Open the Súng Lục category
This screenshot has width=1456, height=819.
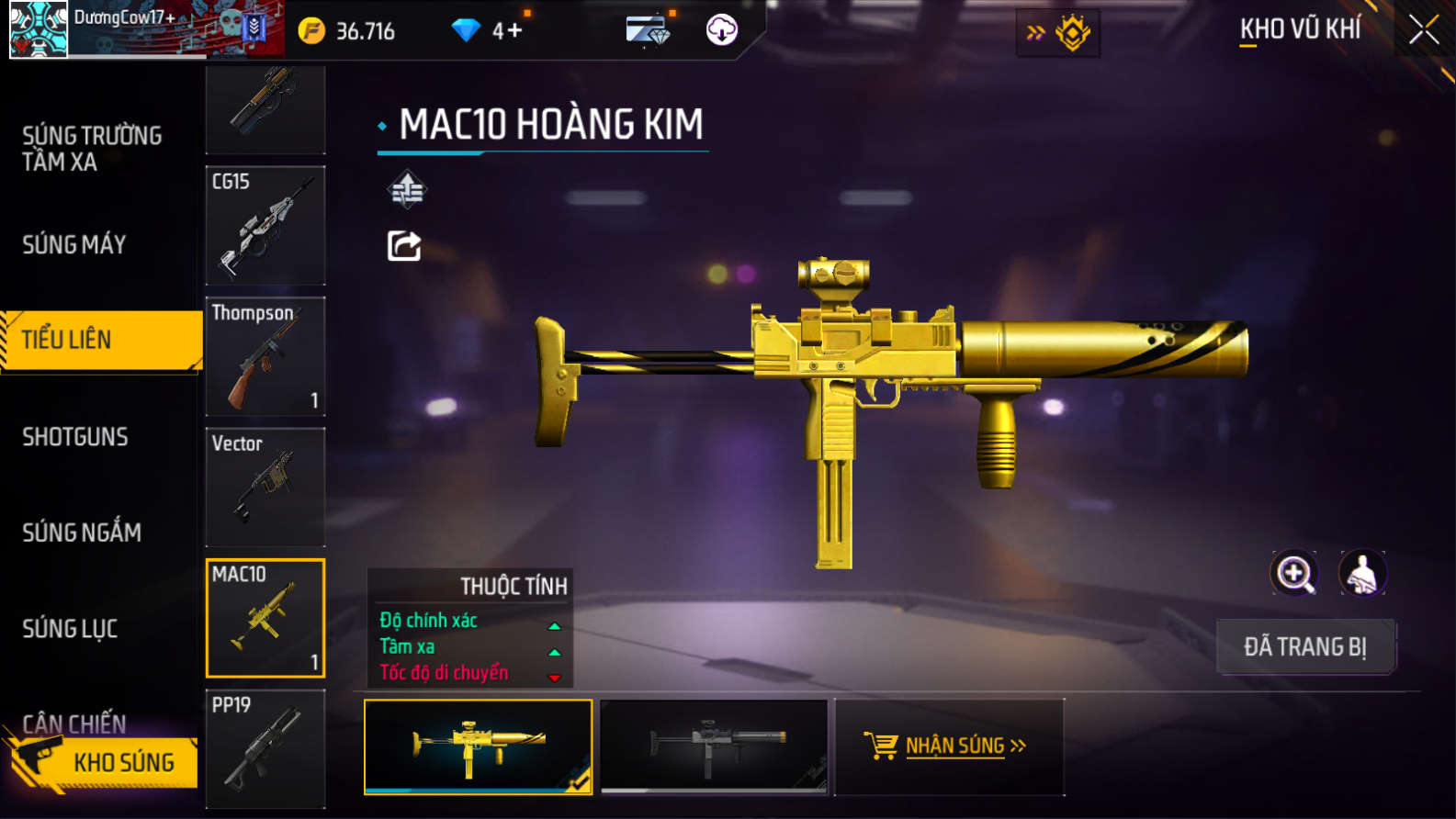point(70,629)
